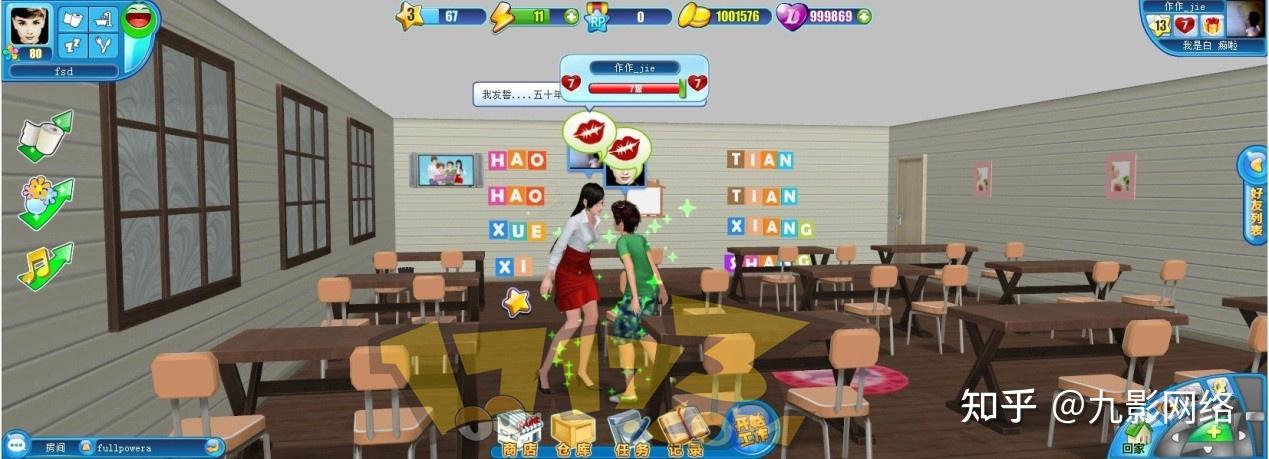Add energy with the green plus button
This screenshot has height=459, width=1269.
571,16
